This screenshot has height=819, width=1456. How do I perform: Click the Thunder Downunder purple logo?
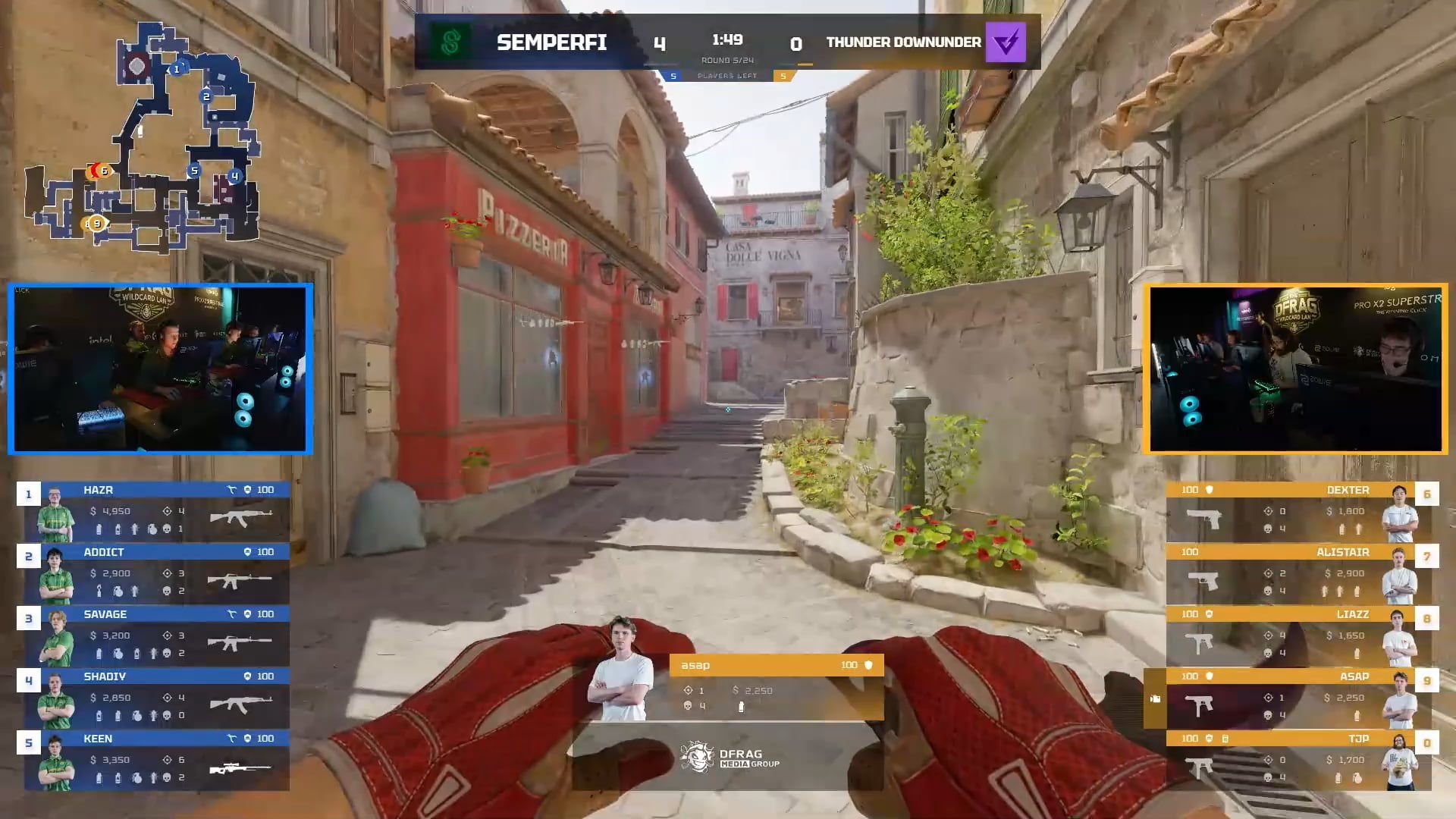point(1006,42)
